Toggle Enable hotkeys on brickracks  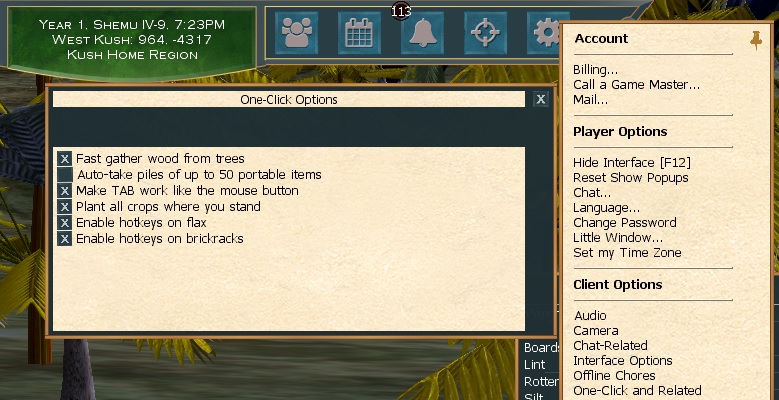[65, 239]
